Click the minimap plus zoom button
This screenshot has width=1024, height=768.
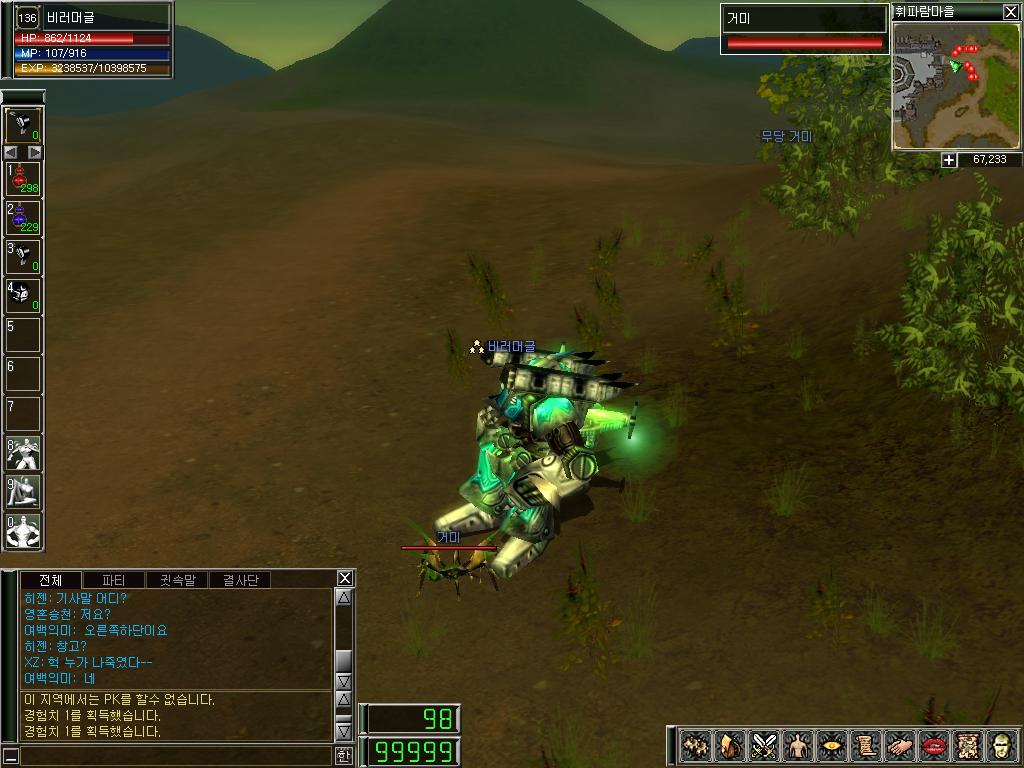(x=949, y=160)
